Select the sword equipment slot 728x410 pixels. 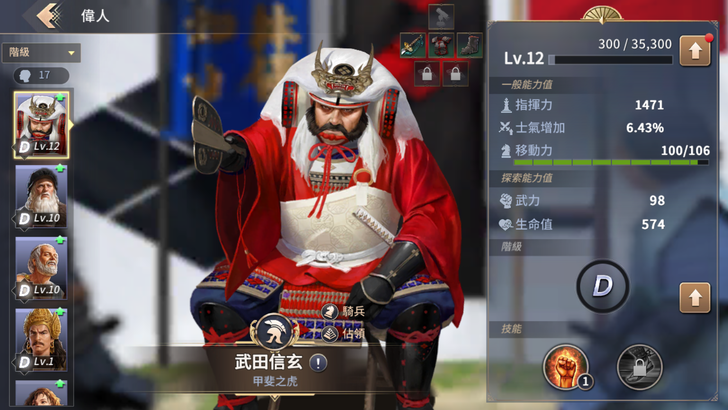pos(413,44)
